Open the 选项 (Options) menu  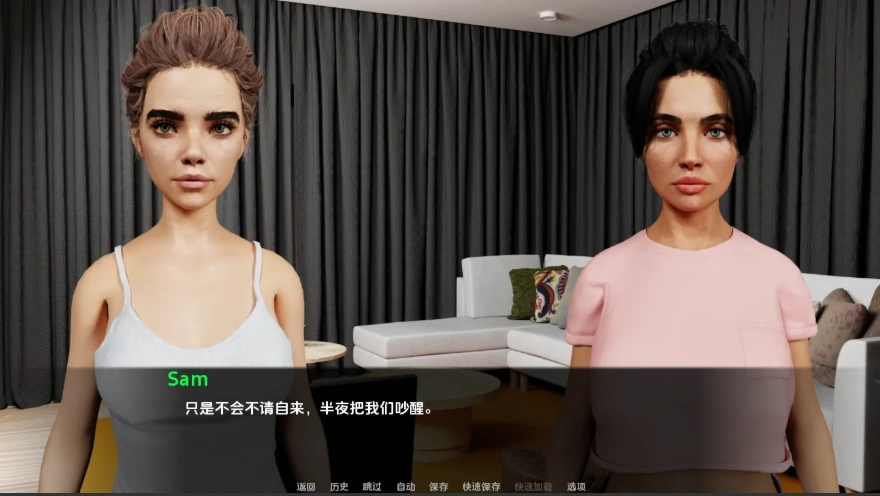(576, 487)
